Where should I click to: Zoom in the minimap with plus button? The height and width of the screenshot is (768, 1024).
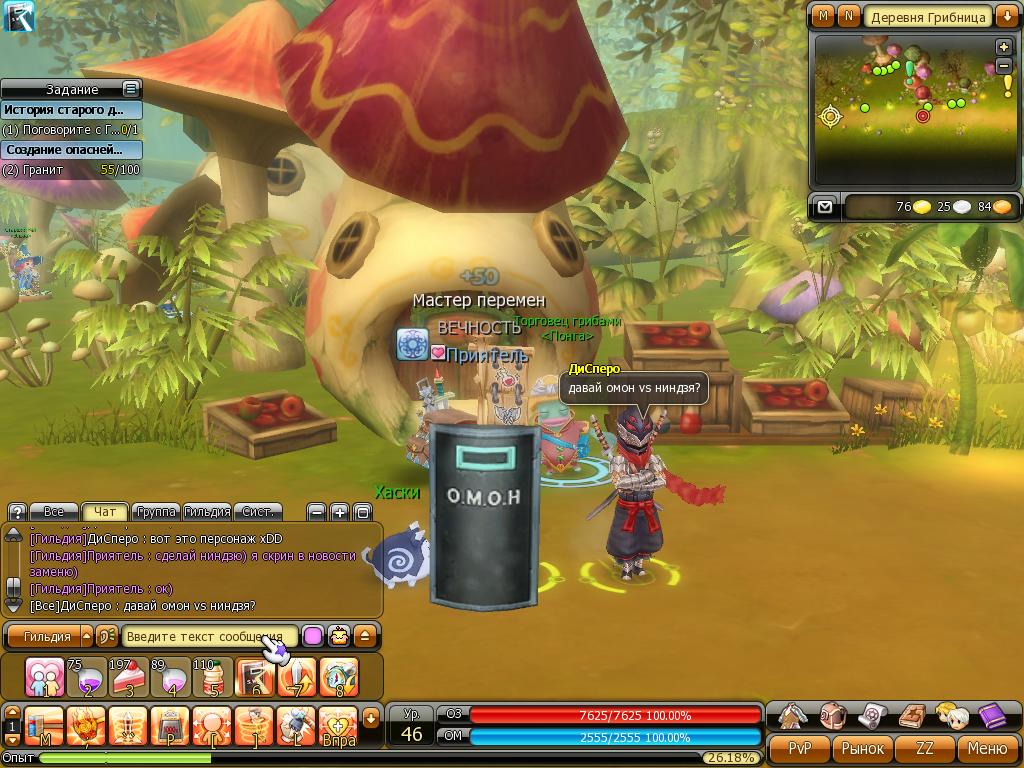coord(1003,47)
